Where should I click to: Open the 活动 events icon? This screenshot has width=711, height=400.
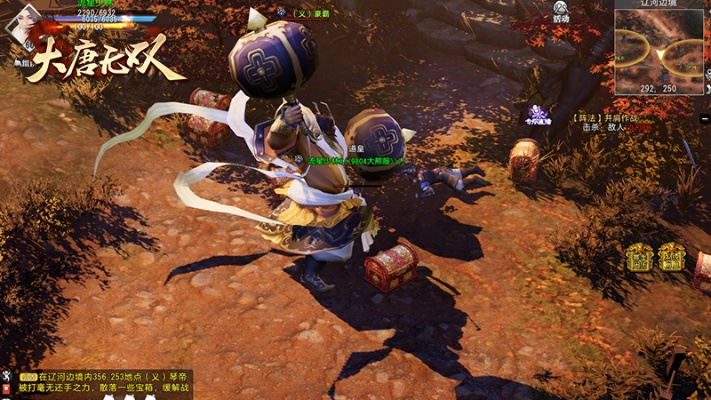click(561, 13)
